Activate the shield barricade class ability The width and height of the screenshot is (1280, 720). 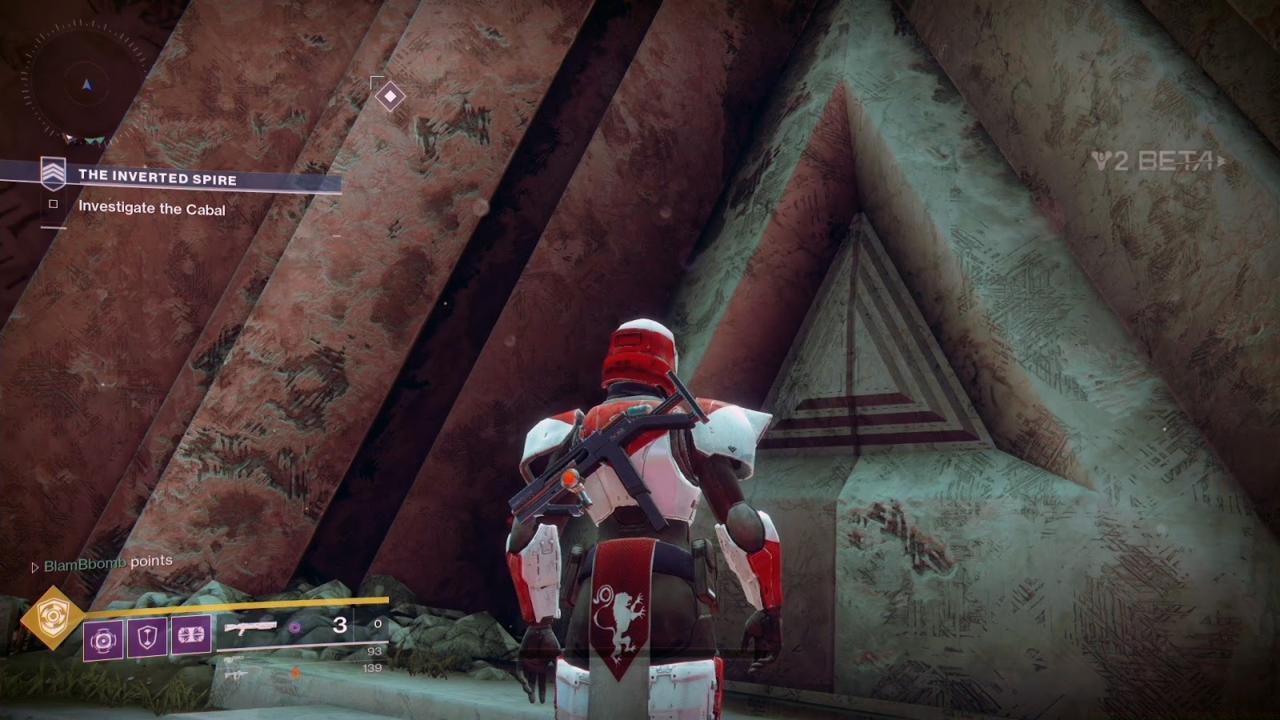(x=147, y=637)
